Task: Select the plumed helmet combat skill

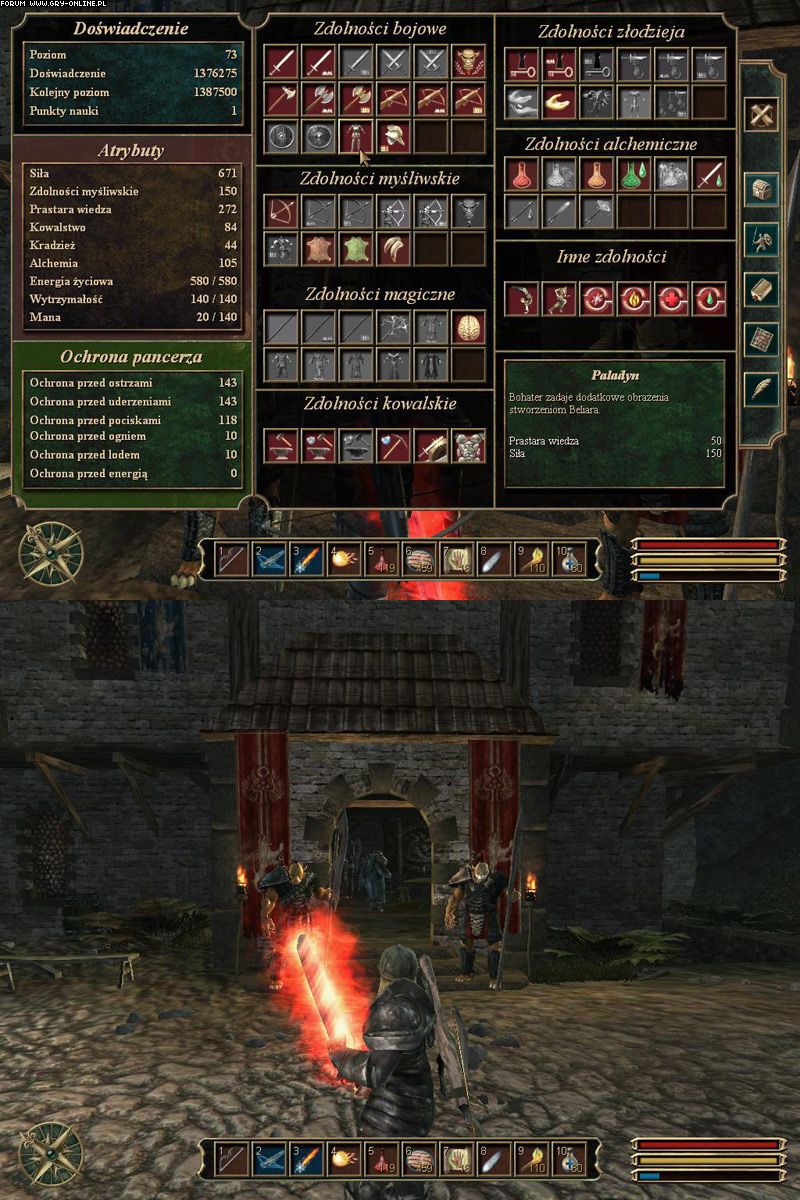Action: 393,135
